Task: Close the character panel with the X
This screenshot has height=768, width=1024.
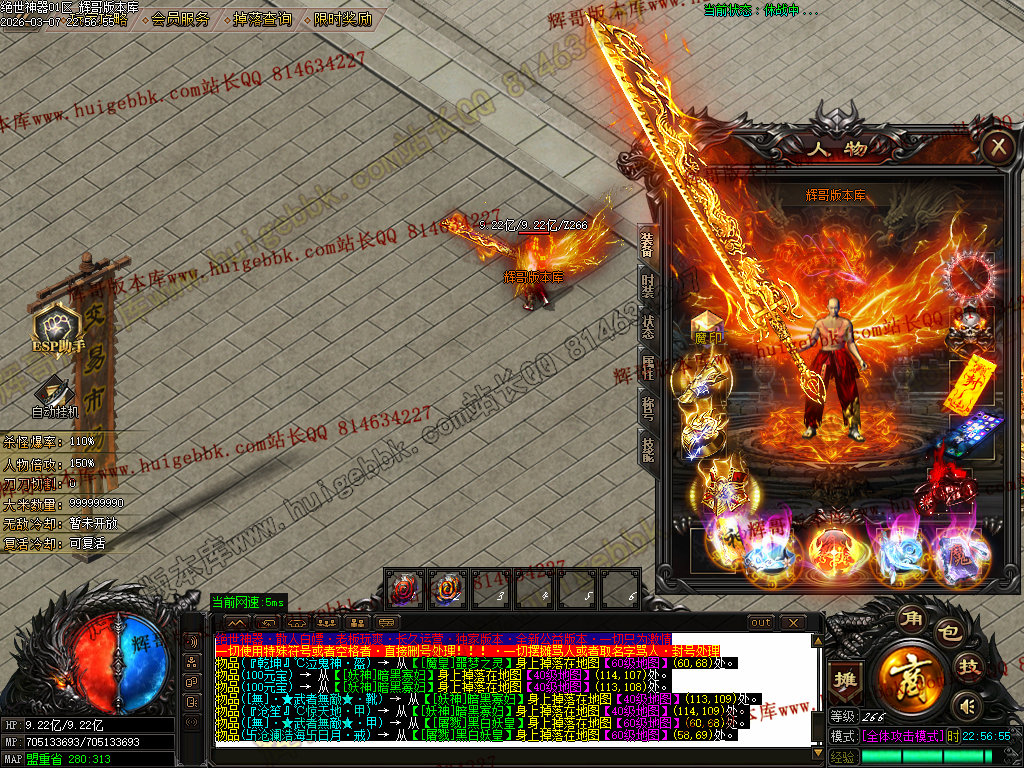Action: click(x=997, y=148)
